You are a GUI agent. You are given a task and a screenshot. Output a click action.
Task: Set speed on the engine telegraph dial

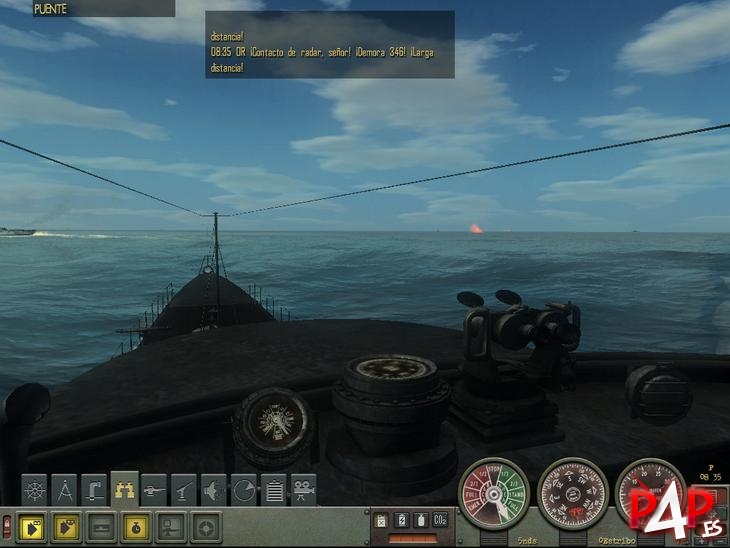point(494,492)
